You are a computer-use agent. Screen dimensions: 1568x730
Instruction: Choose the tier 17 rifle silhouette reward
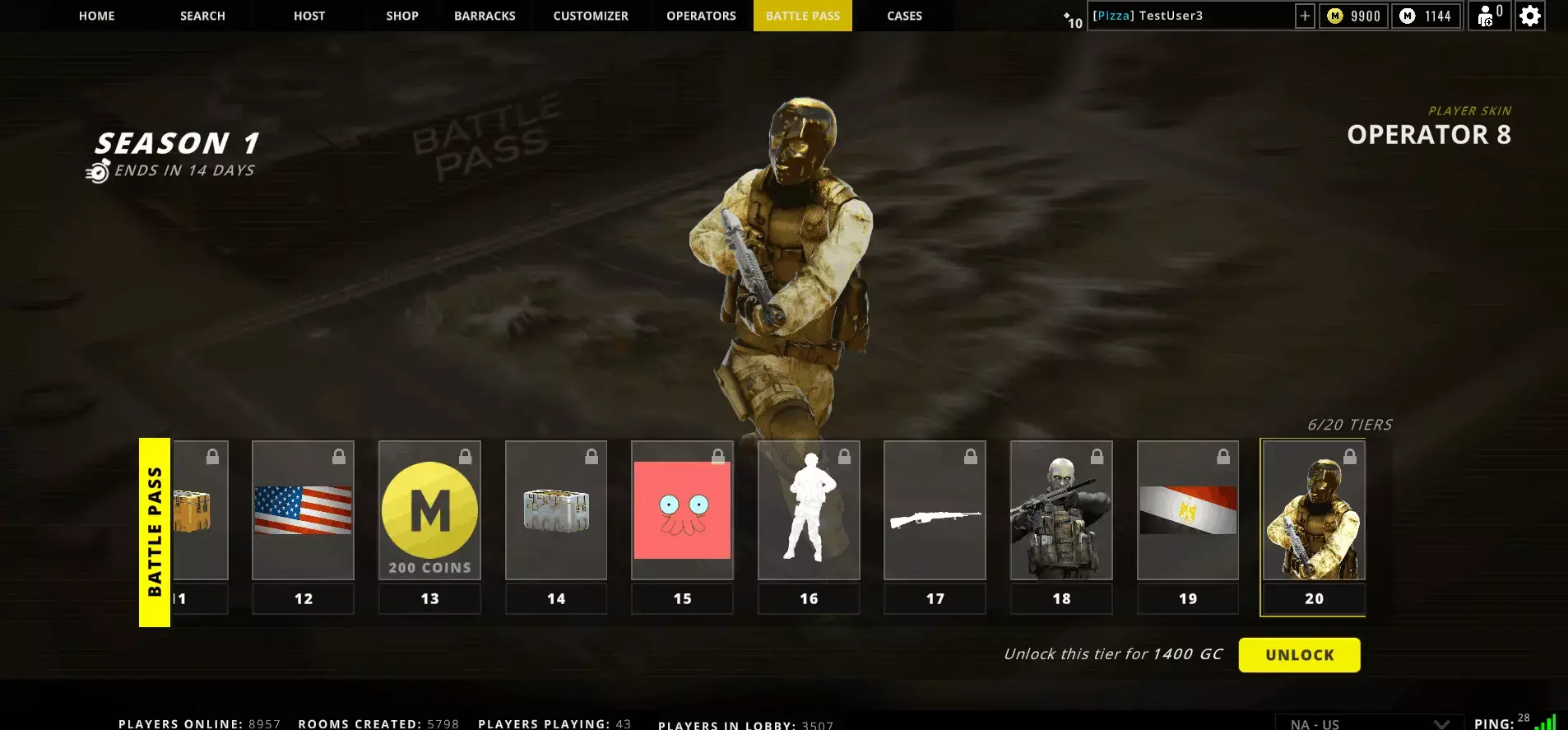[x=935, y=510]
